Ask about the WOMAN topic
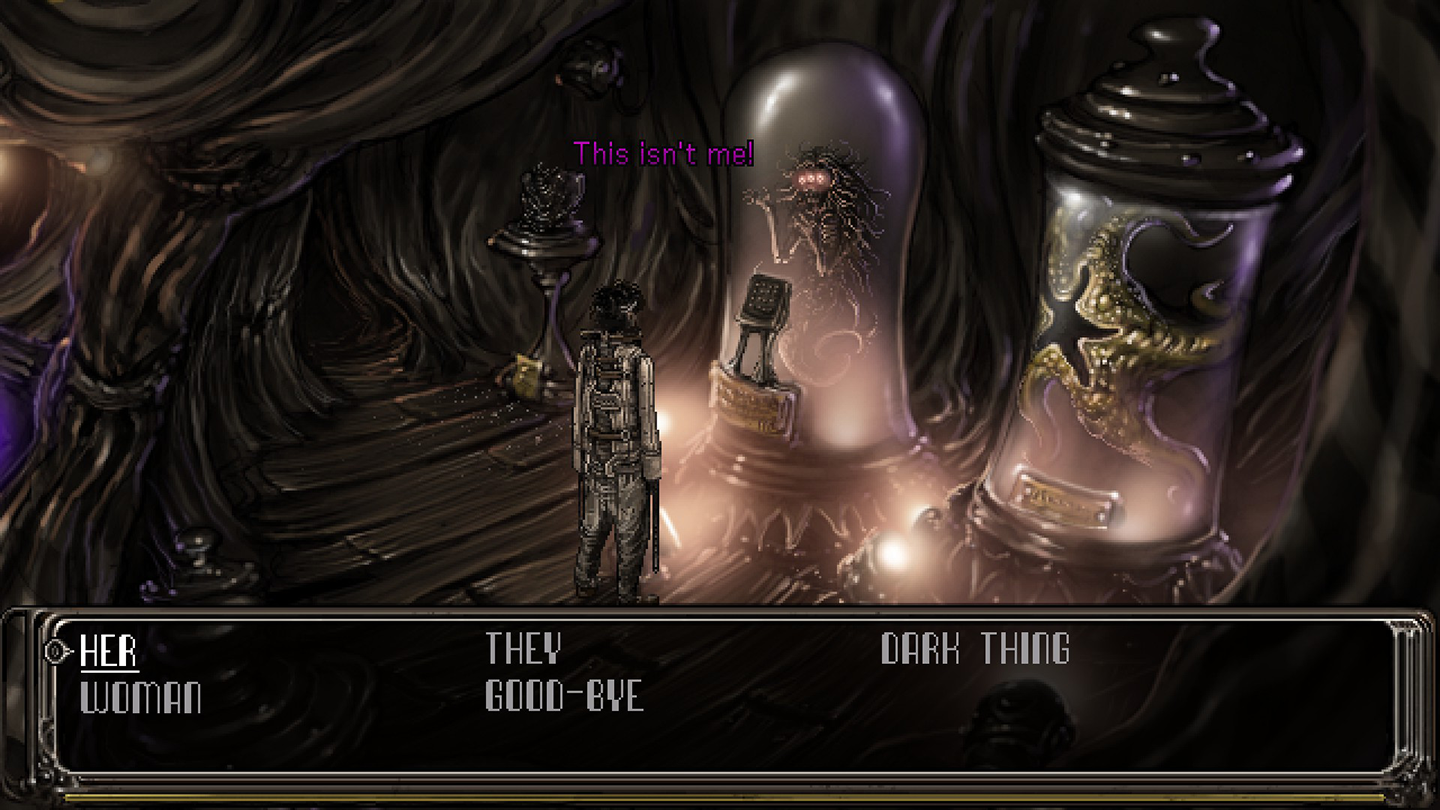 tap(140, 697)
